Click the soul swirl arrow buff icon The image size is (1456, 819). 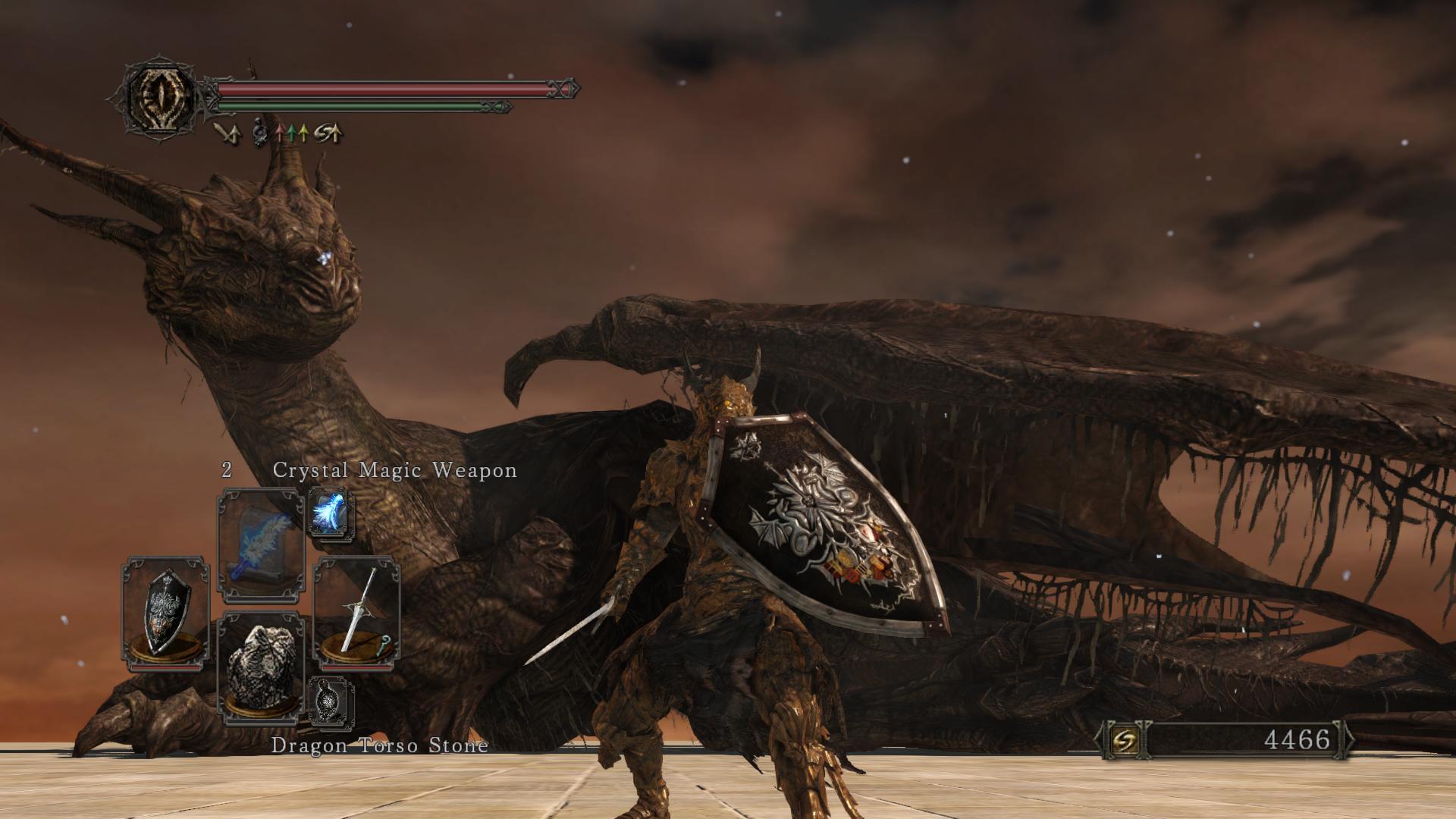click(x=328, y=134)
